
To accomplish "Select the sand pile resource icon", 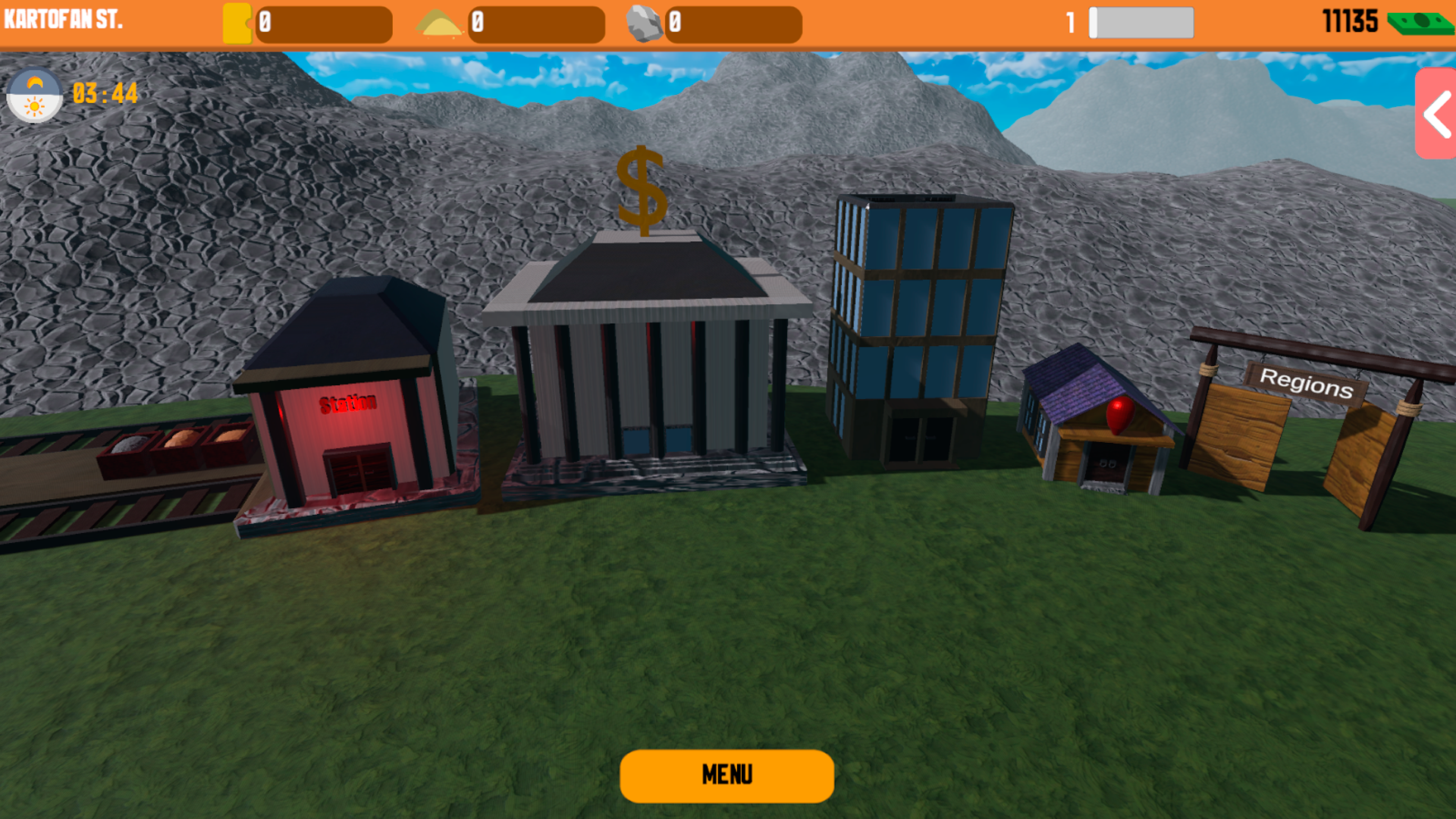I will coord(443,23).
